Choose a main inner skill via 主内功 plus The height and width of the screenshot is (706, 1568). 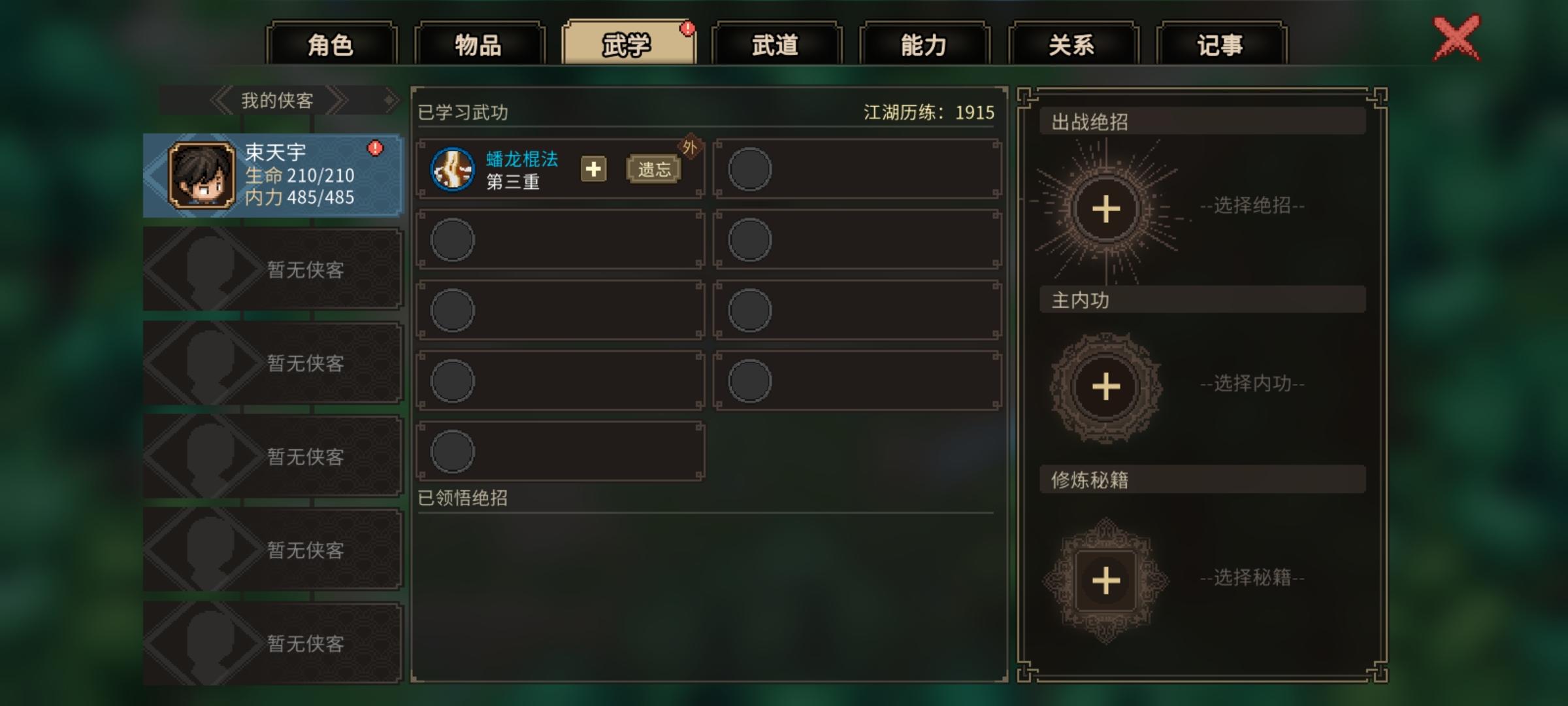tap(1106, 387)
